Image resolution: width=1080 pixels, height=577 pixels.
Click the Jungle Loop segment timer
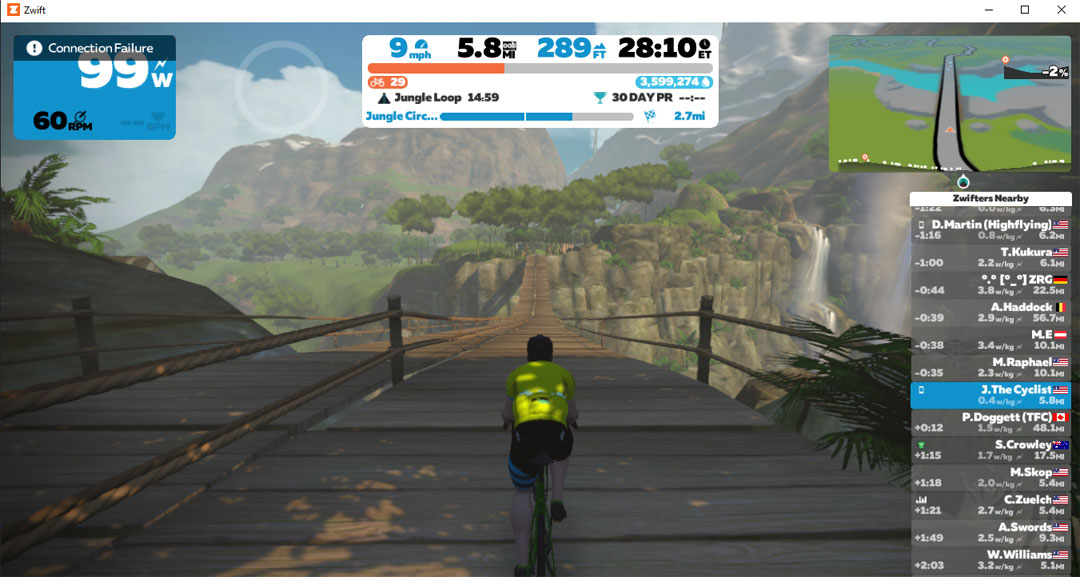pyautogui.click(x=438, y=98)
